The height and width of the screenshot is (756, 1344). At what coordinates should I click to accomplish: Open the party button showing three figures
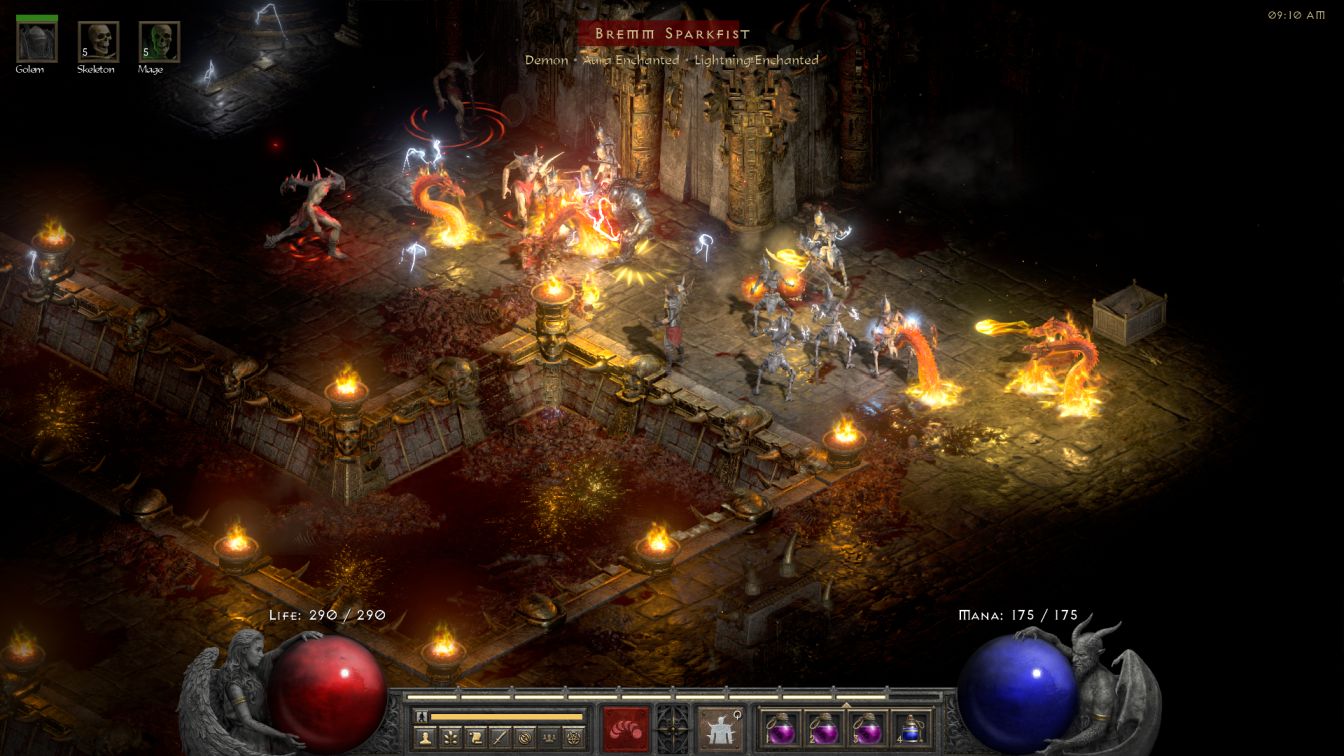point(548,737)
